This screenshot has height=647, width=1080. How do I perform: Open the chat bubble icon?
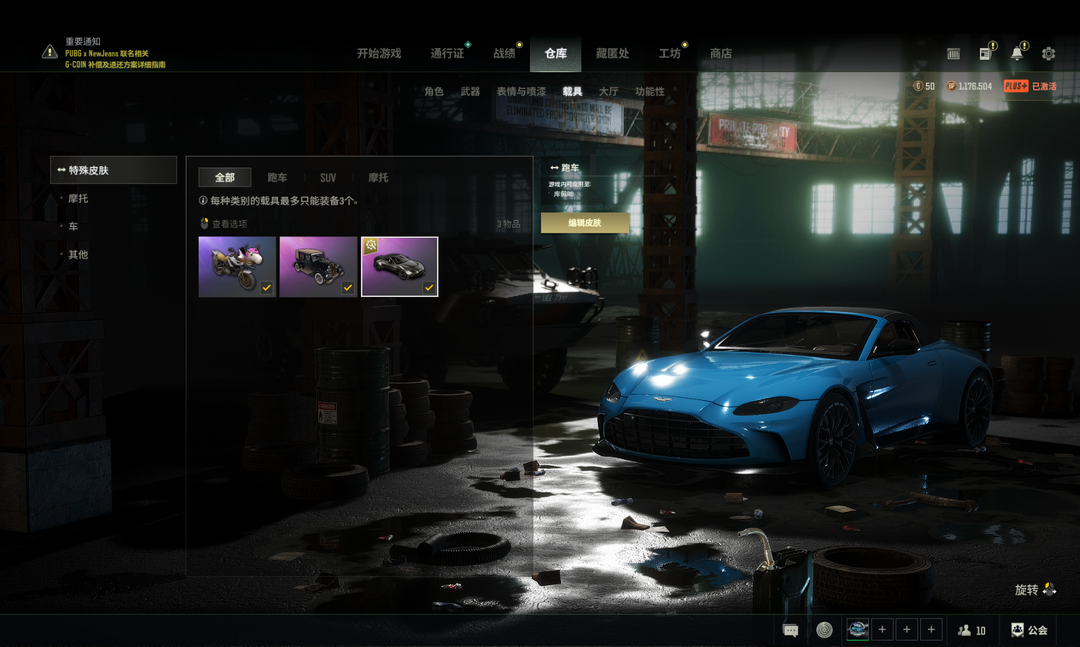(790, 630)
